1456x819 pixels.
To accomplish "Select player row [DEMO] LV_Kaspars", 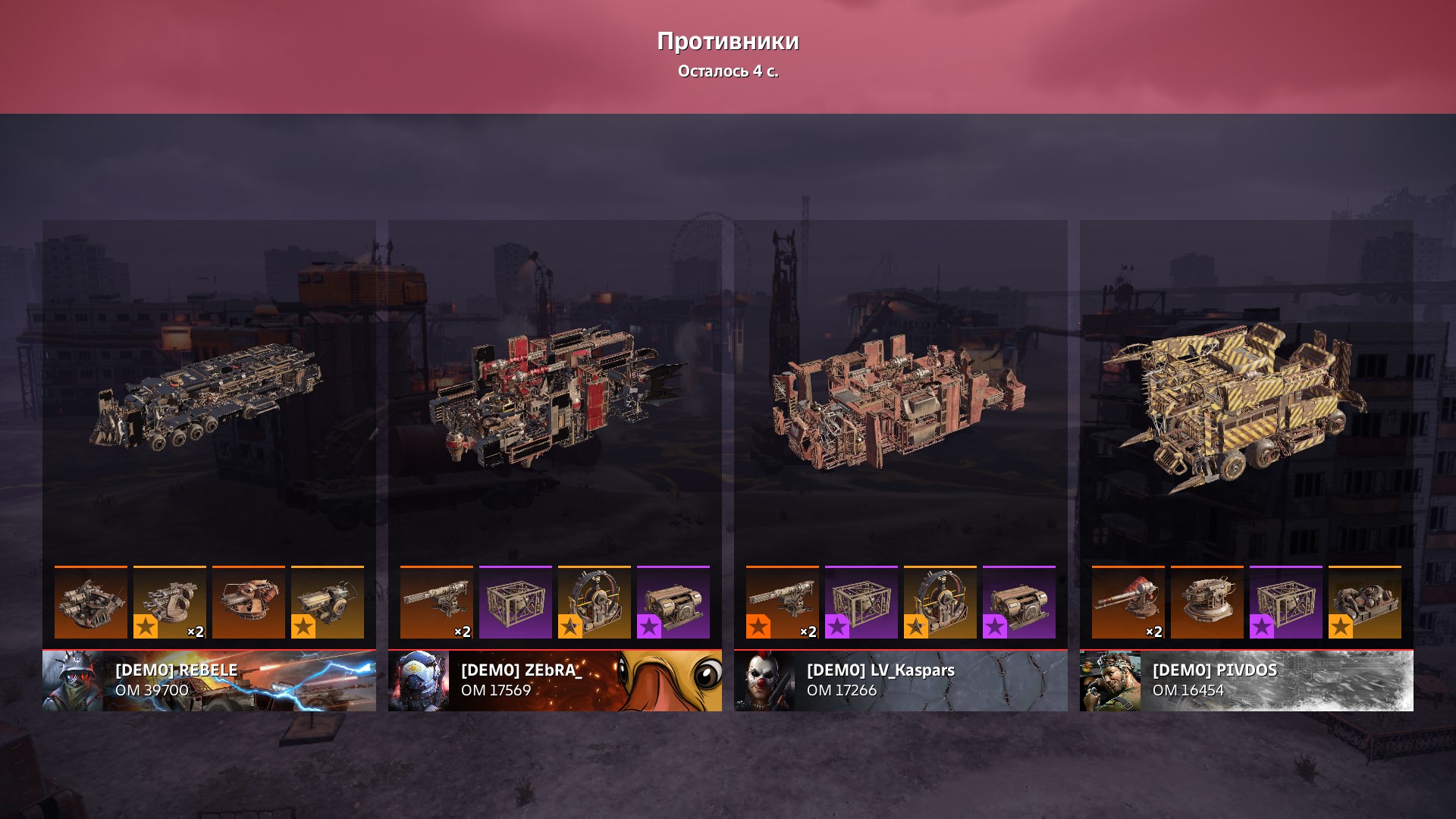I will 901,680.
